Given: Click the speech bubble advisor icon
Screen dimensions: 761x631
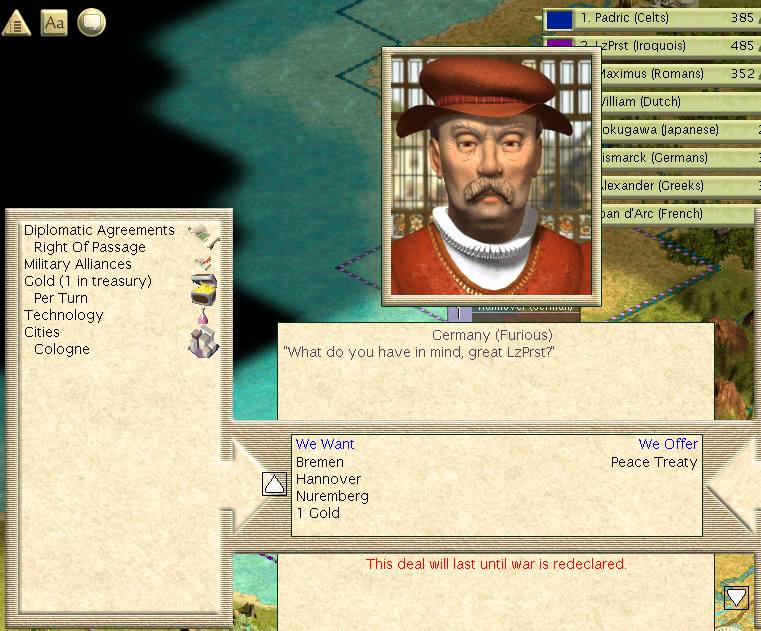Looking at the screenshot, I should tap(91, 22).
